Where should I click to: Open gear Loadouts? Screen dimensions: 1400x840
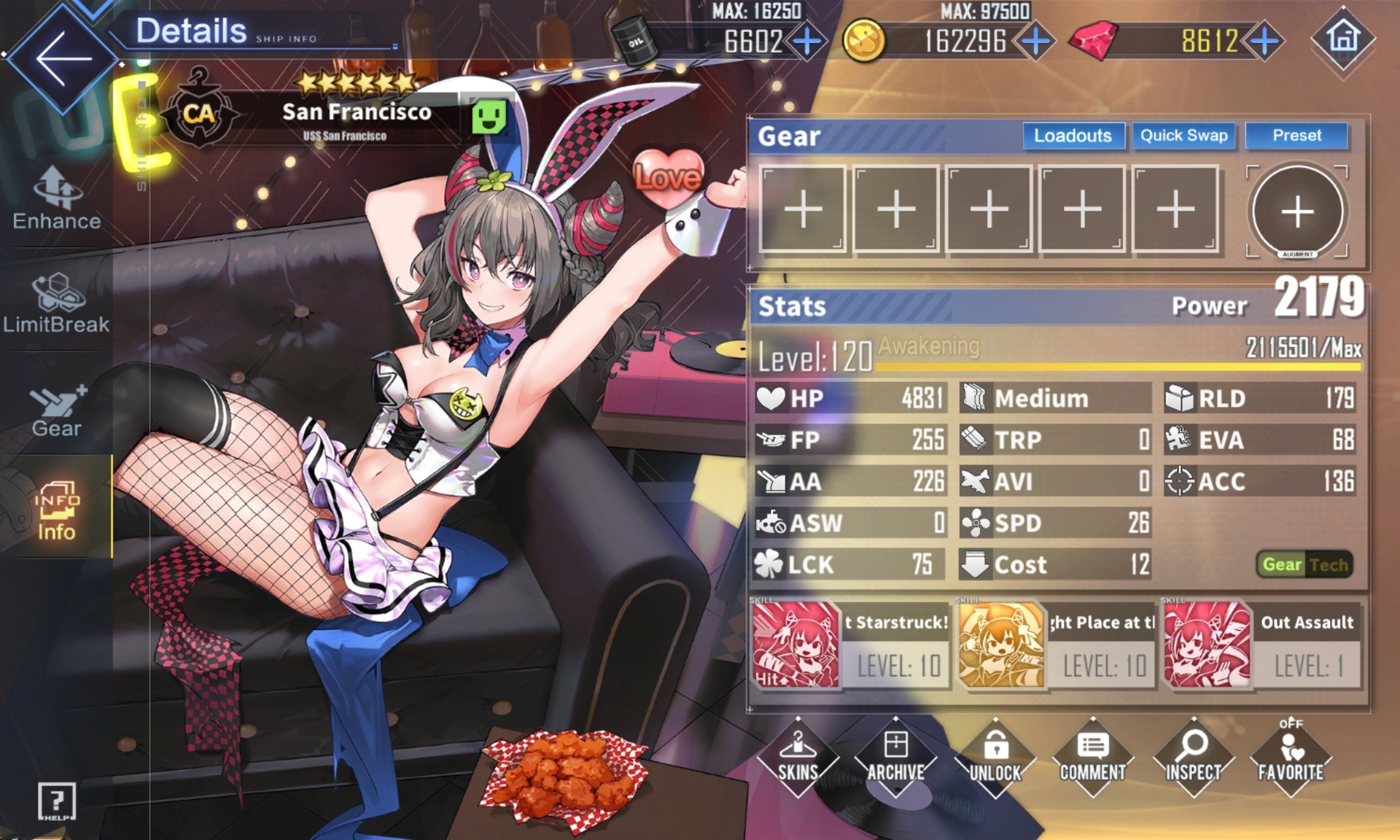point(1072,136)
